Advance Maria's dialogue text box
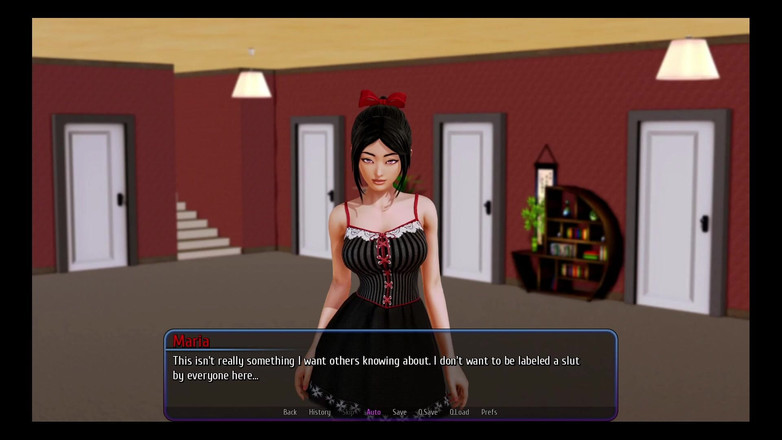Image resolution: width=782 pixels, height=440 pixels. point(390,368)
